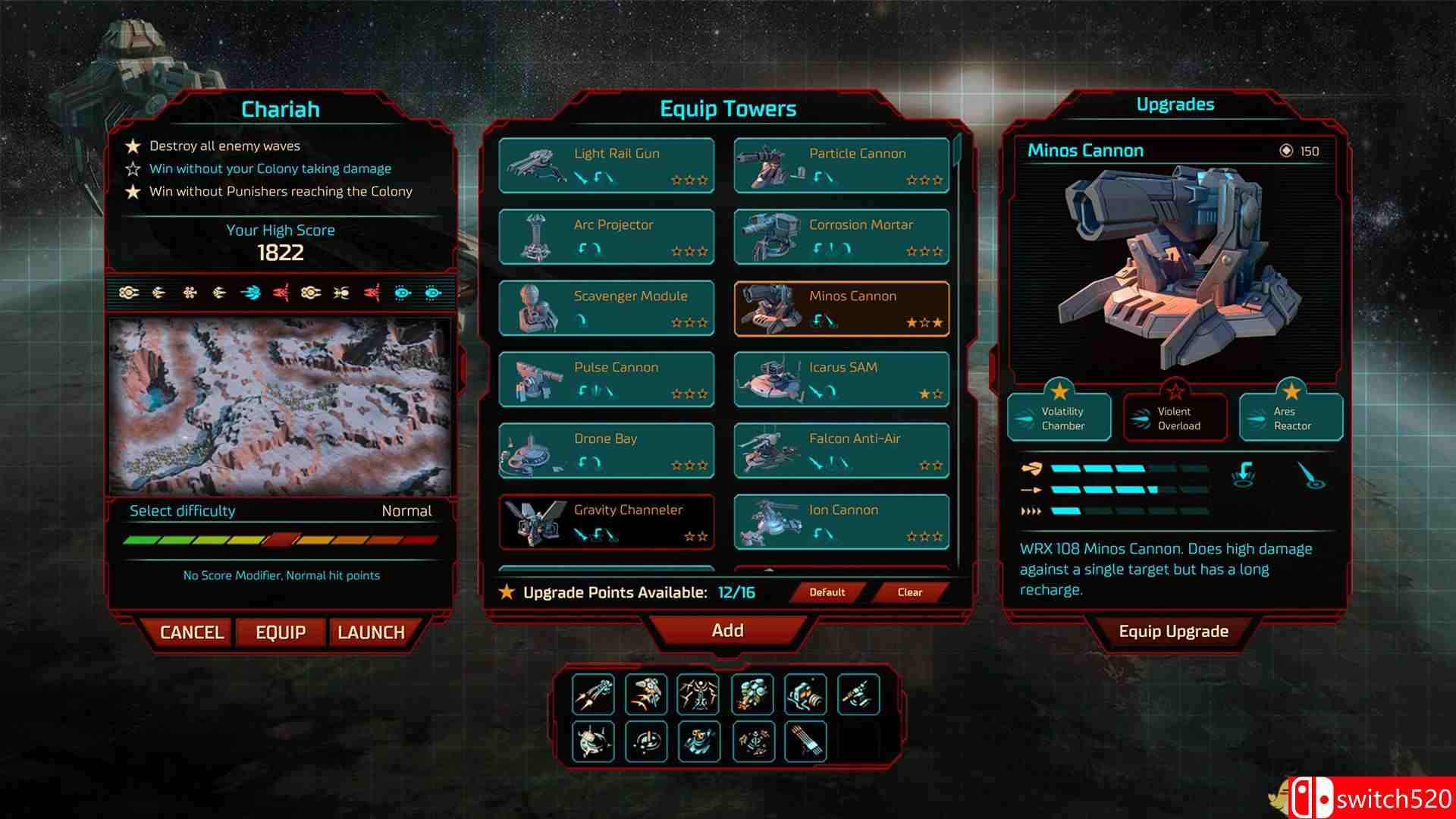
Task: Open the Equip screen button
Action: click(x=281, y=632)
